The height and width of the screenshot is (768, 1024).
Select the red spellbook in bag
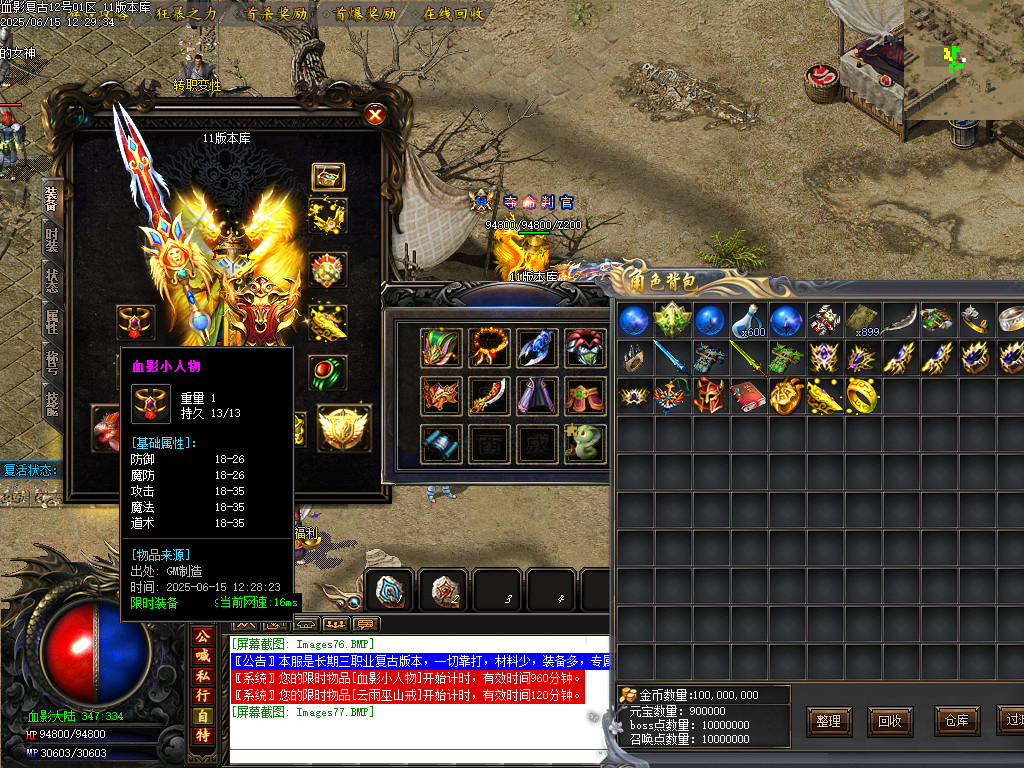(747, 396)
